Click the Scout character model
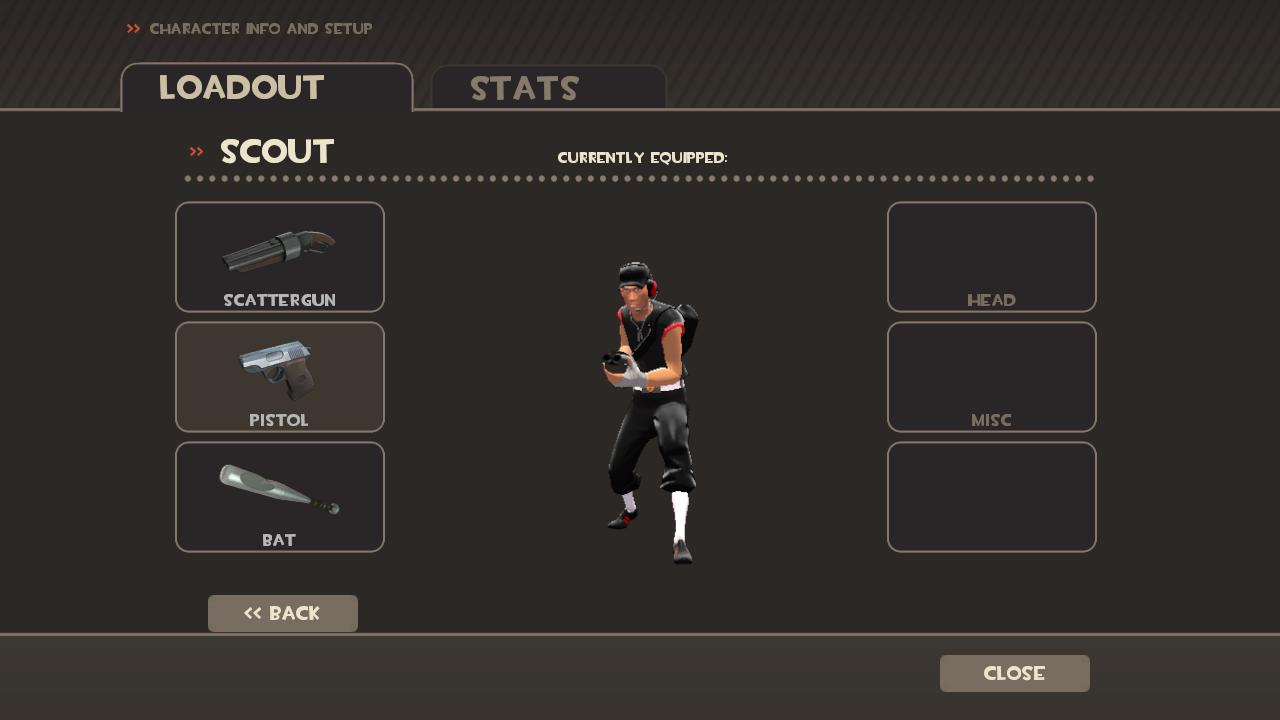The height and width of the screenshot is (720, 1280). point(650,400)
